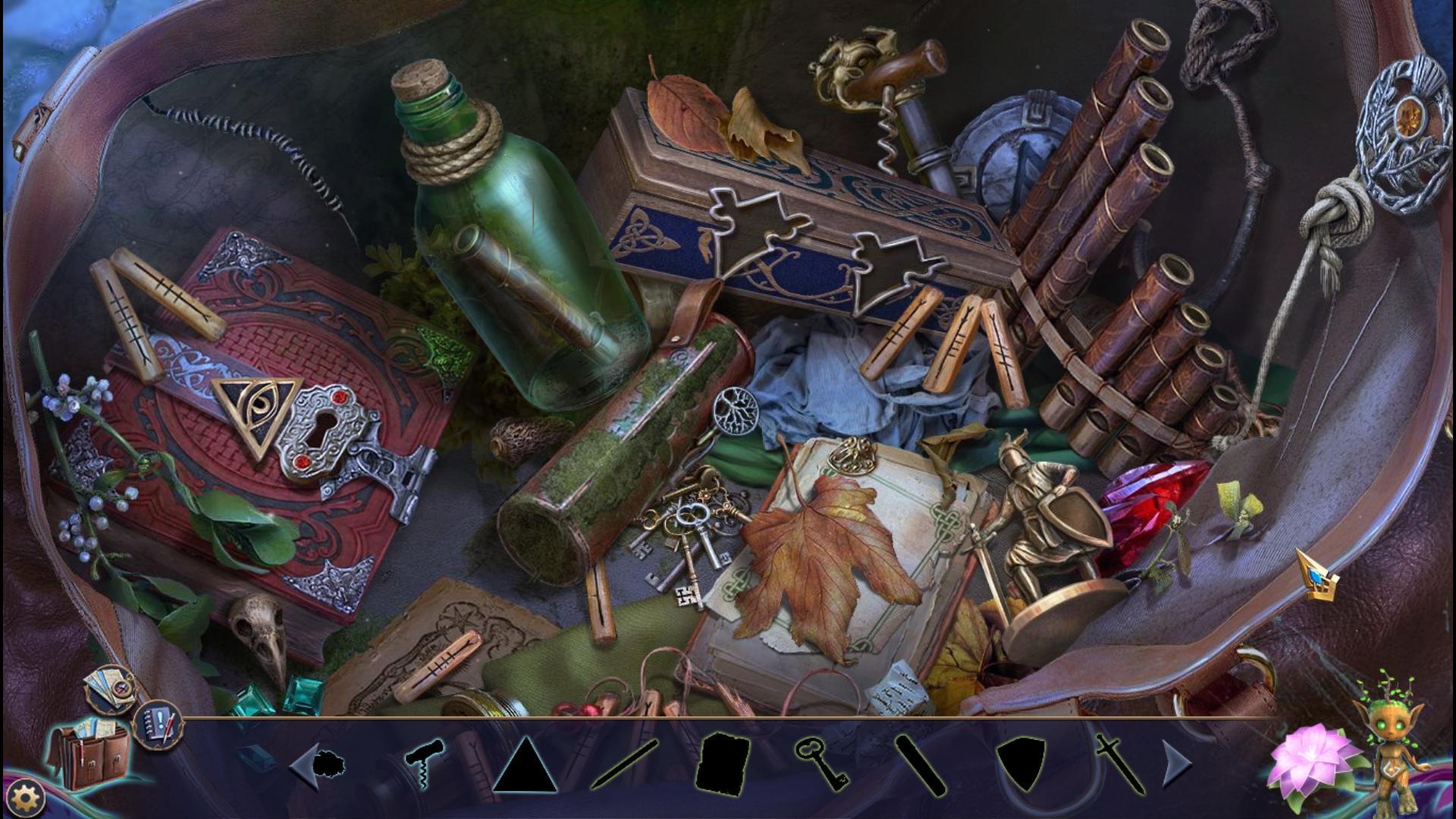Select the key silhouette

[x=821, y=763]
